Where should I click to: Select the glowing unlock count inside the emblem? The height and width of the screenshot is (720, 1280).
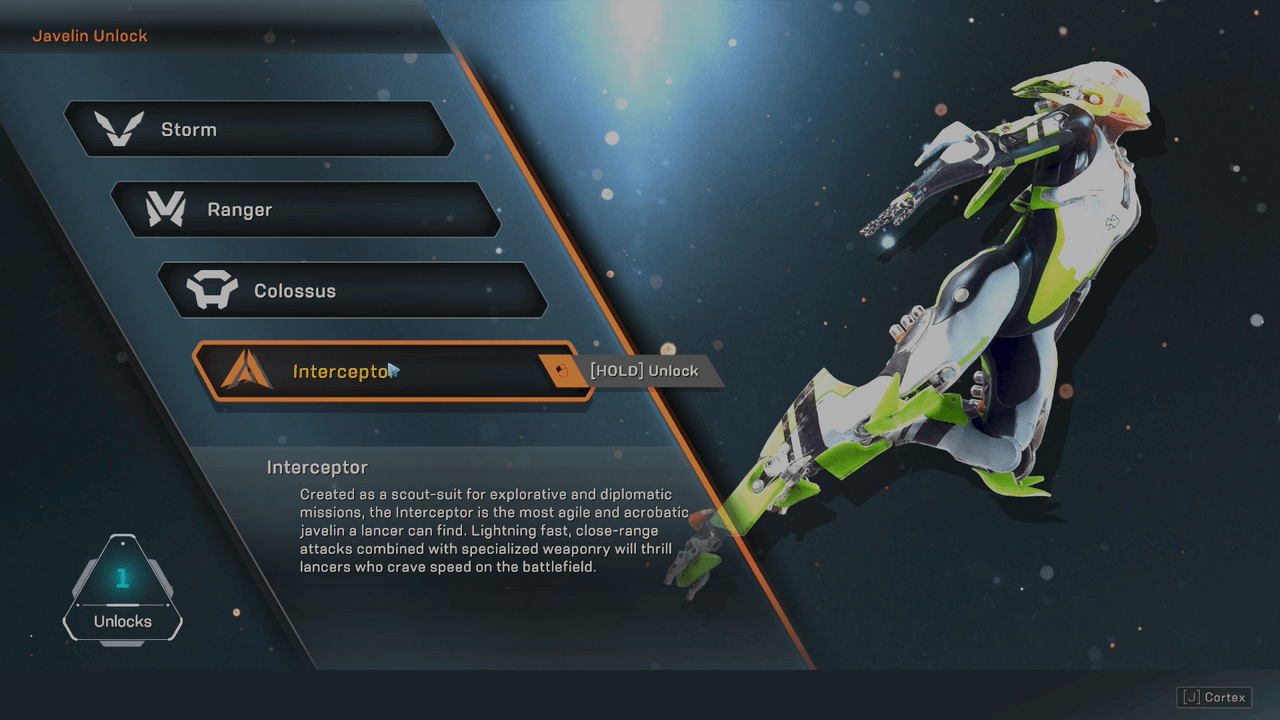[122, 577]
